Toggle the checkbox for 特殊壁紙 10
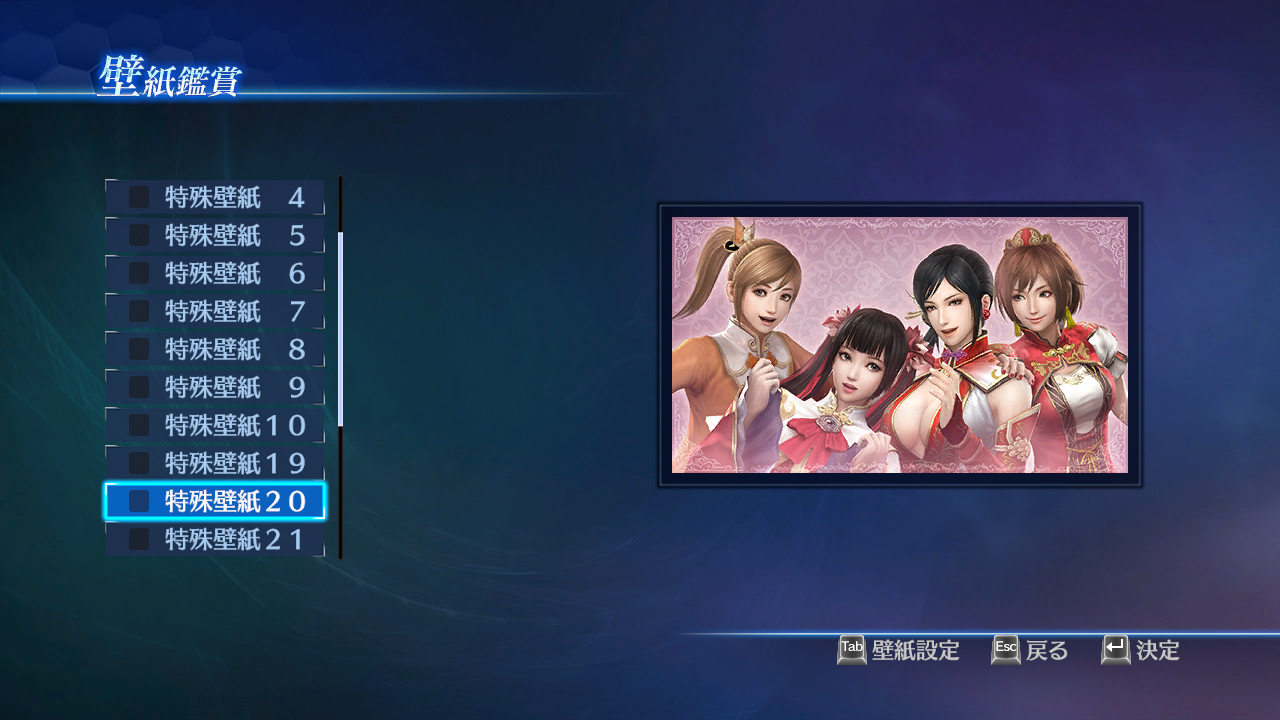Screen dimensions: 1280x720 click(137, 425)
